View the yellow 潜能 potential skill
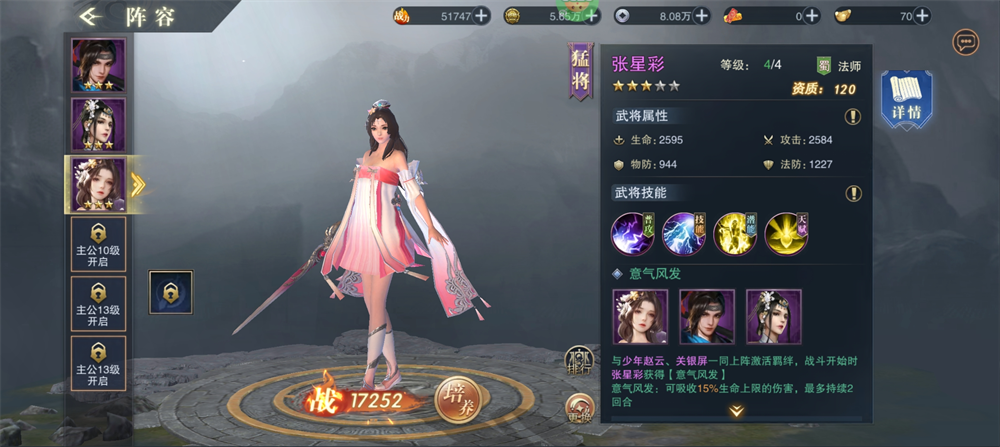Screen dimensions: 1000x447 735,233
